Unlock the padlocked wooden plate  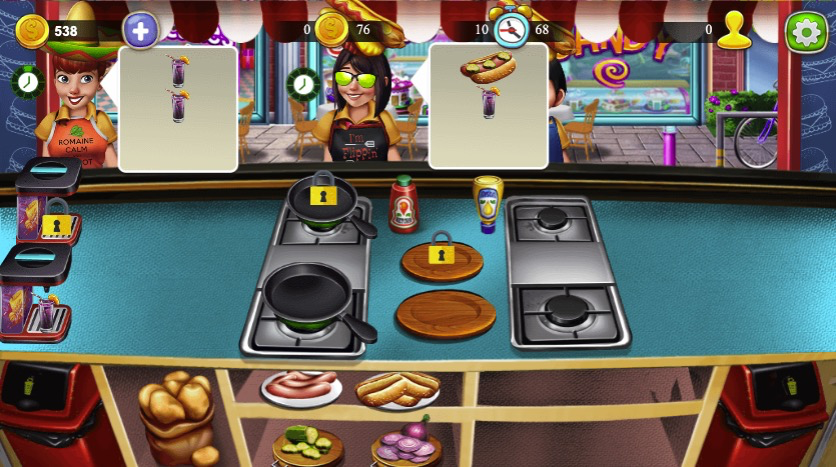click(x=441, y=256)
